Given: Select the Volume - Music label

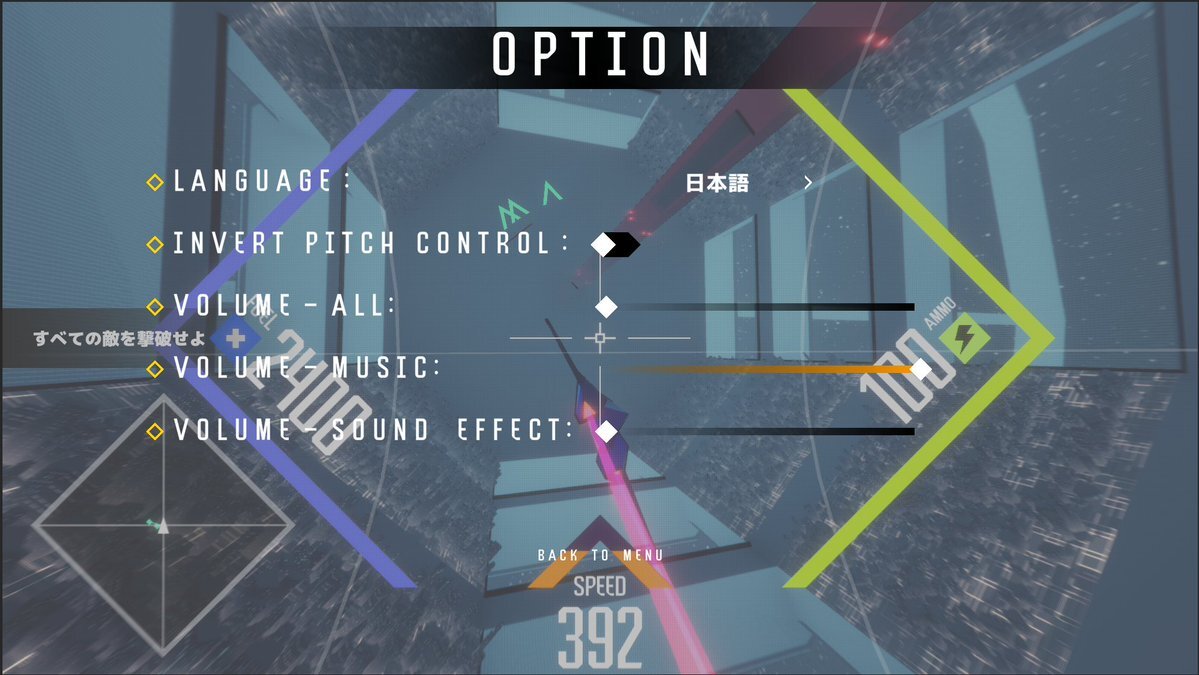Looking at the screenshot, I should (x=307, y=368).
